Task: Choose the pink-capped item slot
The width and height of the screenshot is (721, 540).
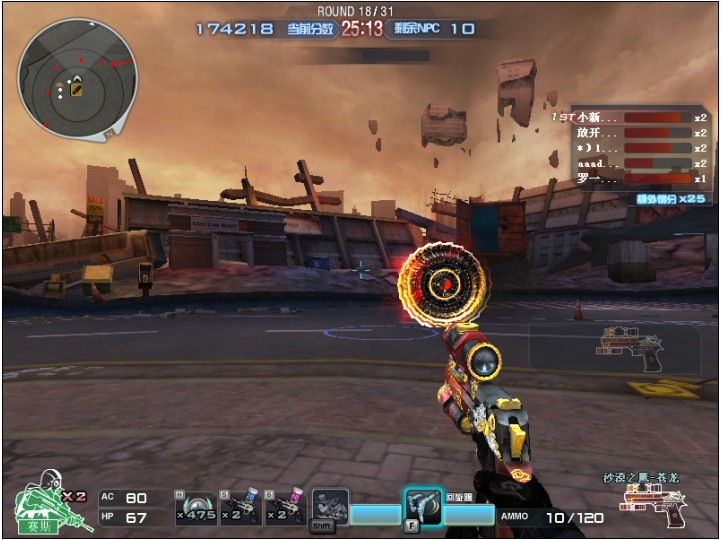Action: click(x=284, y=507)
